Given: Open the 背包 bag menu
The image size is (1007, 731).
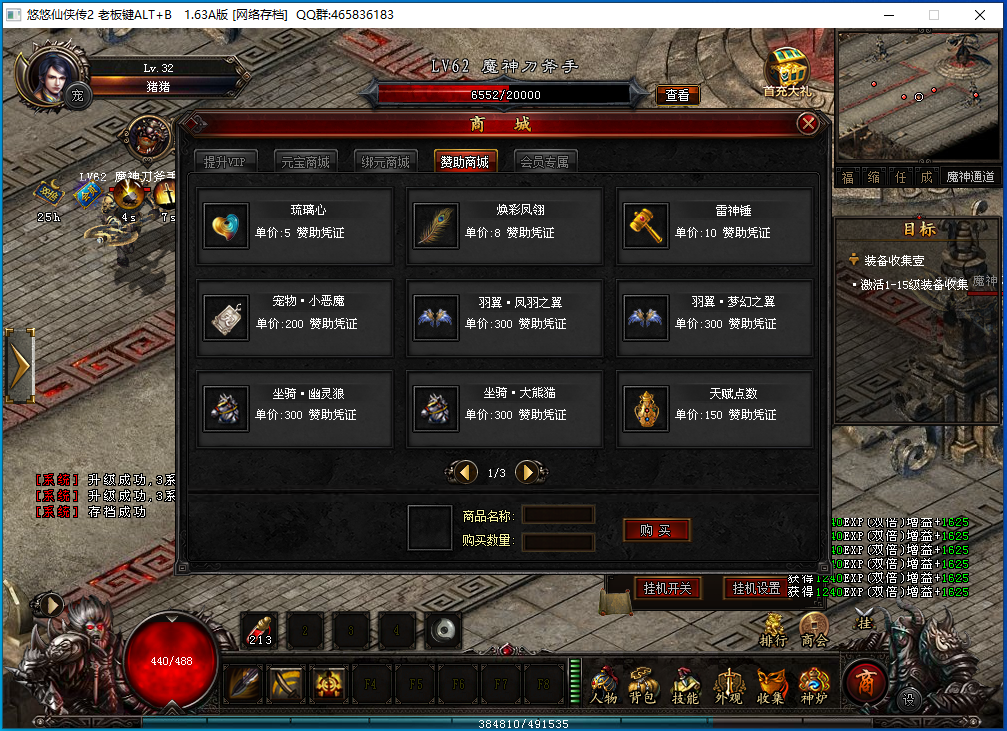Looking at the screenshot, I should point(641,686).
